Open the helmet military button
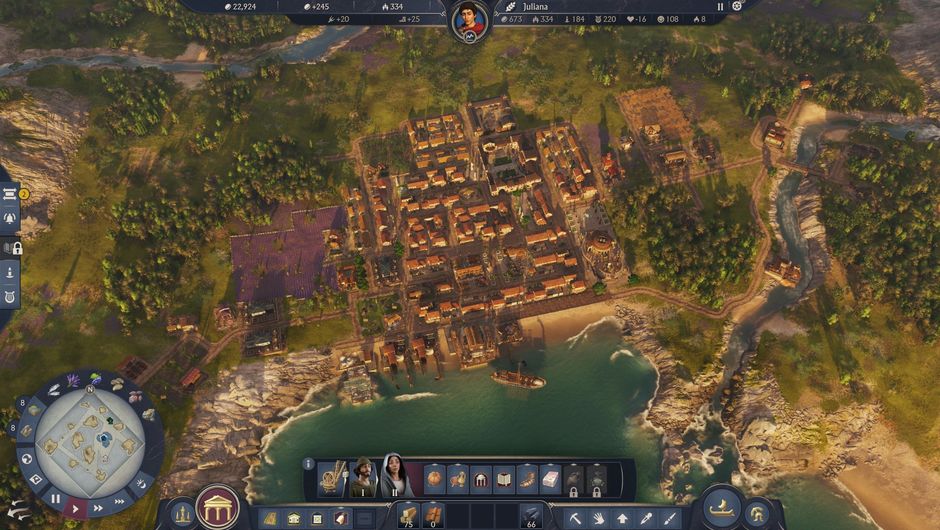Image resolution: width=940 pixels, height=530 pixels. click(x=759, y=512)
